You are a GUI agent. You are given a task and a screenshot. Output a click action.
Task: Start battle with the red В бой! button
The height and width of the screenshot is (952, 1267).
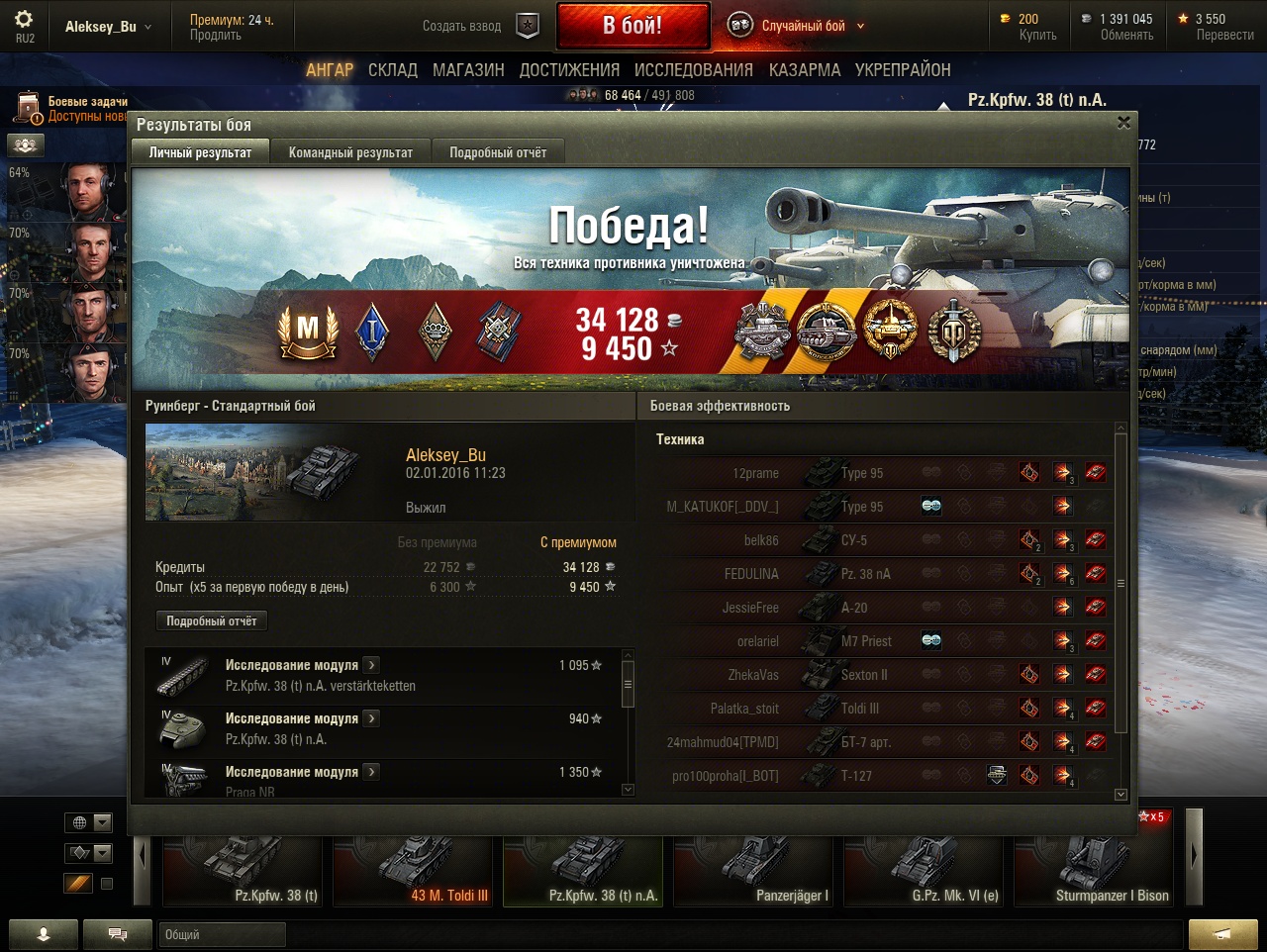coord(633,26)
